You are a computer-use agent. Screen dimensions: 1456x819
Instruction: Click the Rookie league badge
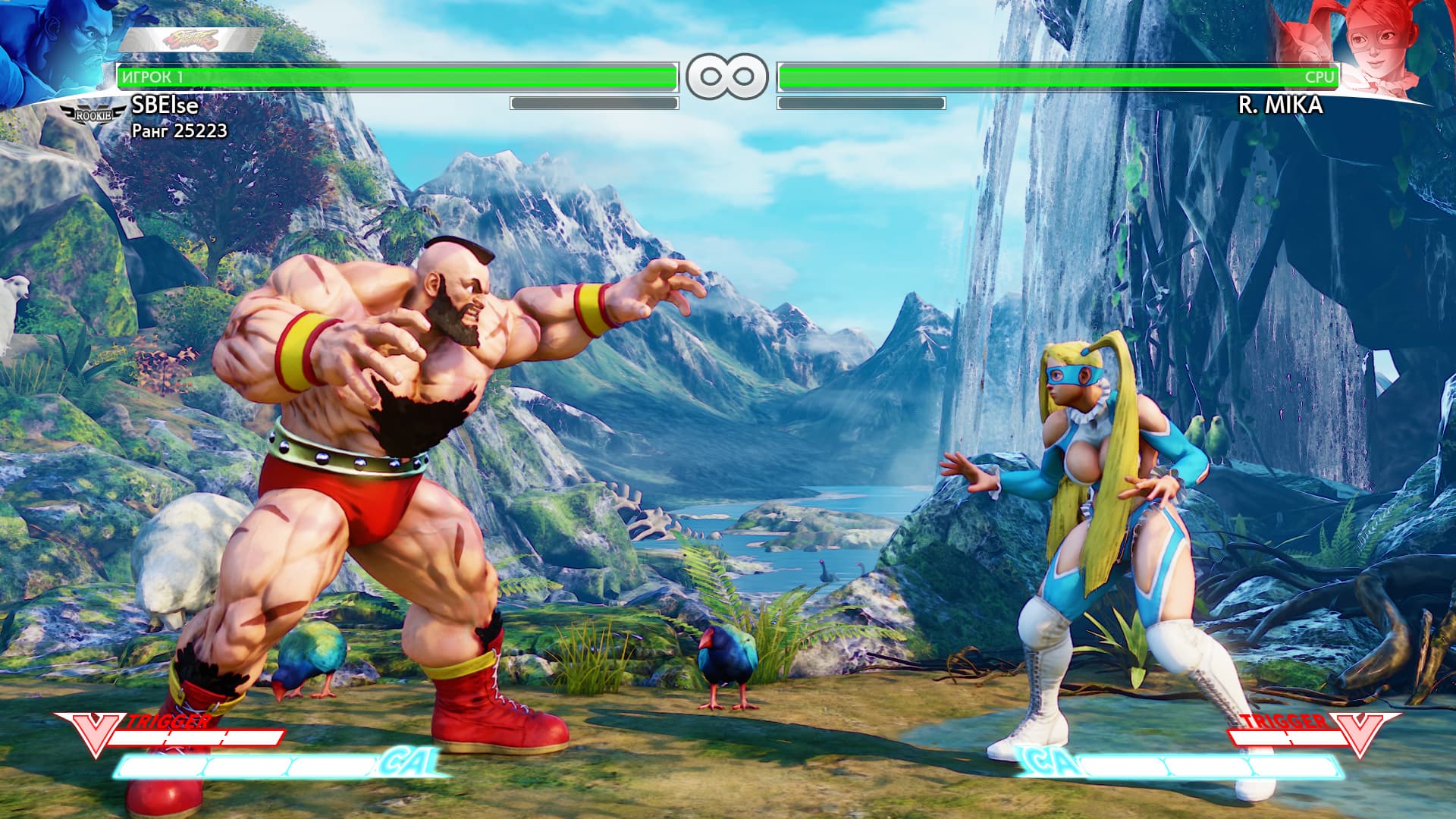(x=94, y=114)
